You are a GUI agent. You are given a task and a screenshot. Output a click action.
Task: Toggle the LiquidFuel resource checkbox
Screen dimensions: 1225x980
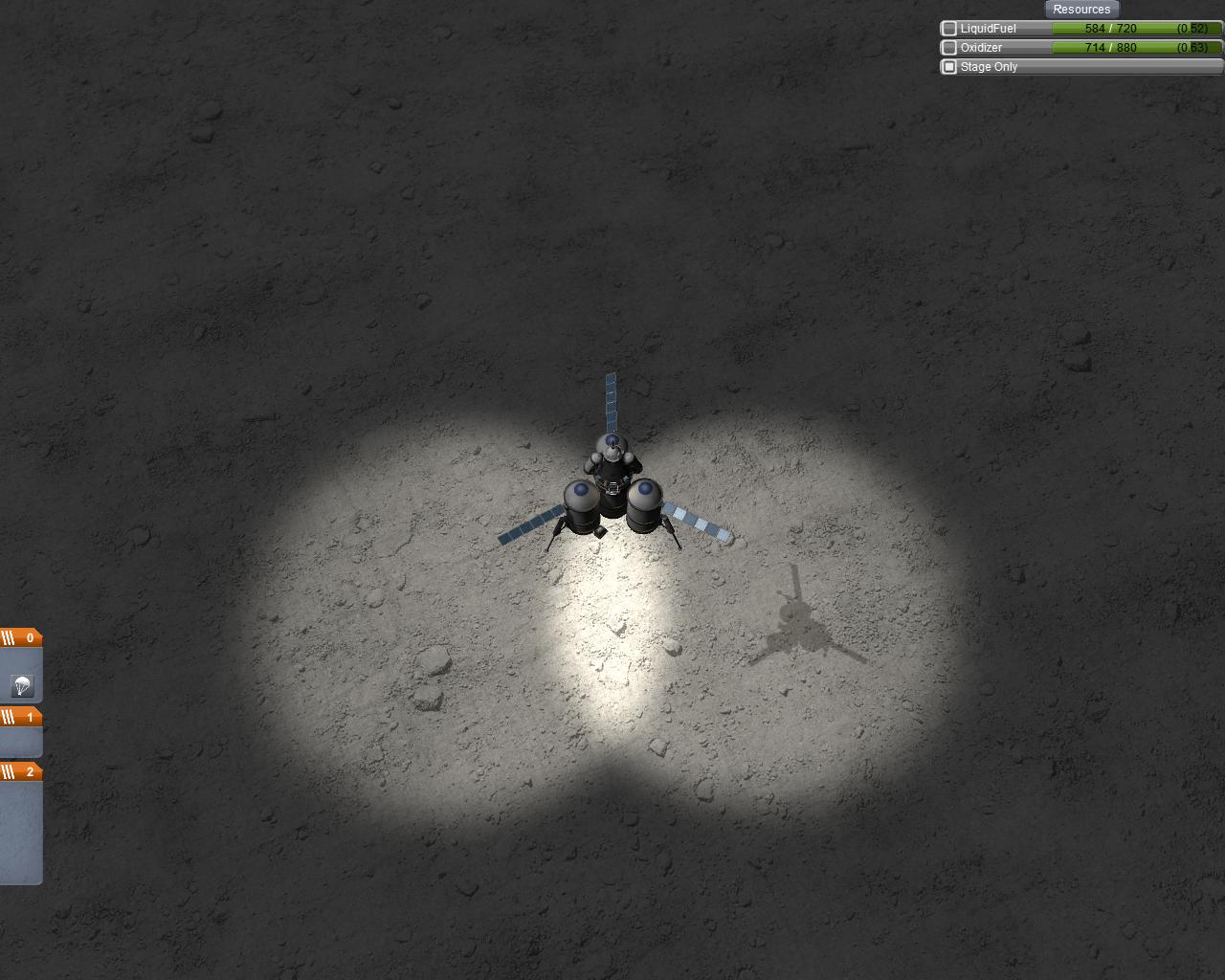click(x=949, y=29)
